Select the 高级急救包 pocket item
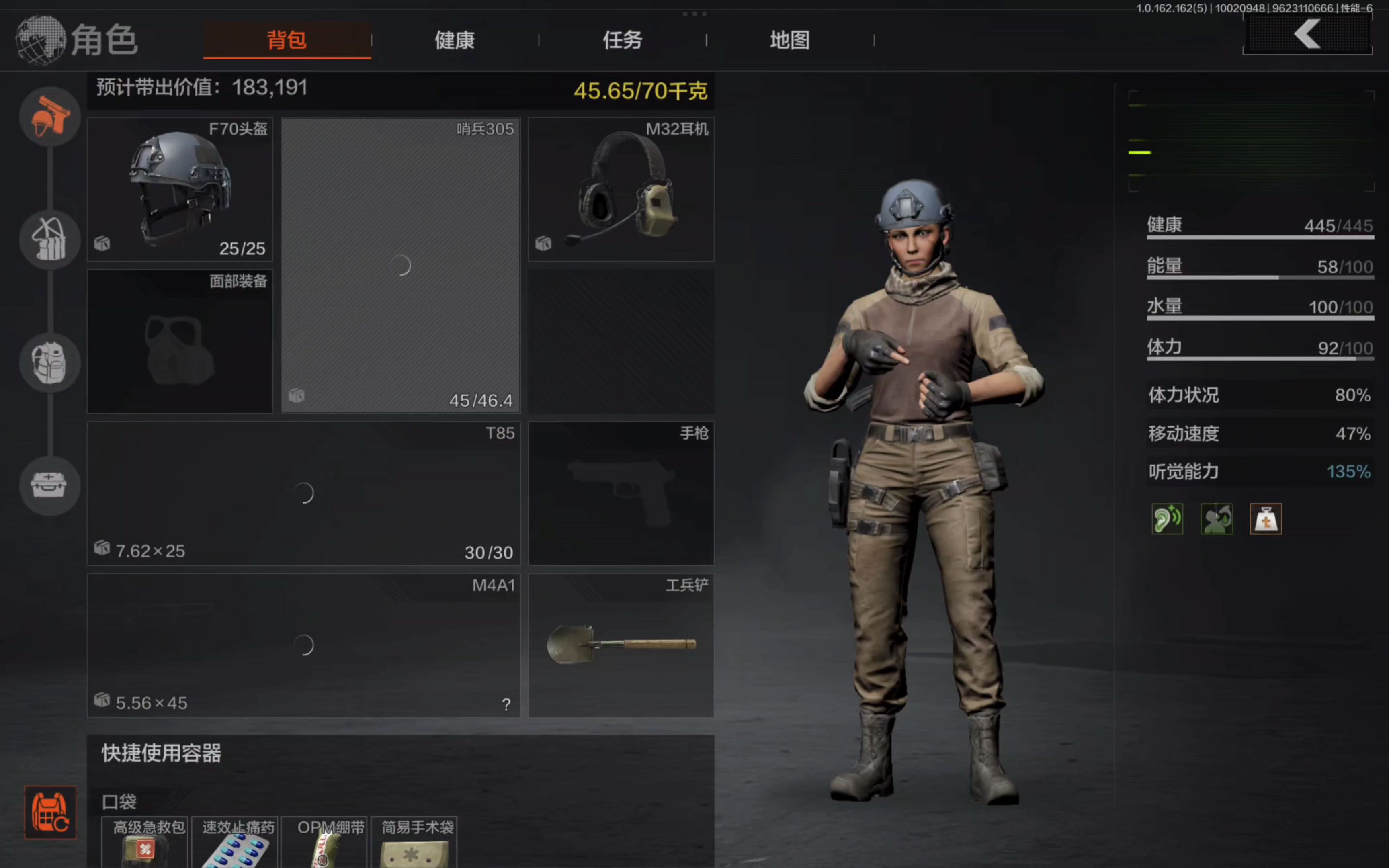The image size is (1389, 868). [145, 843]
